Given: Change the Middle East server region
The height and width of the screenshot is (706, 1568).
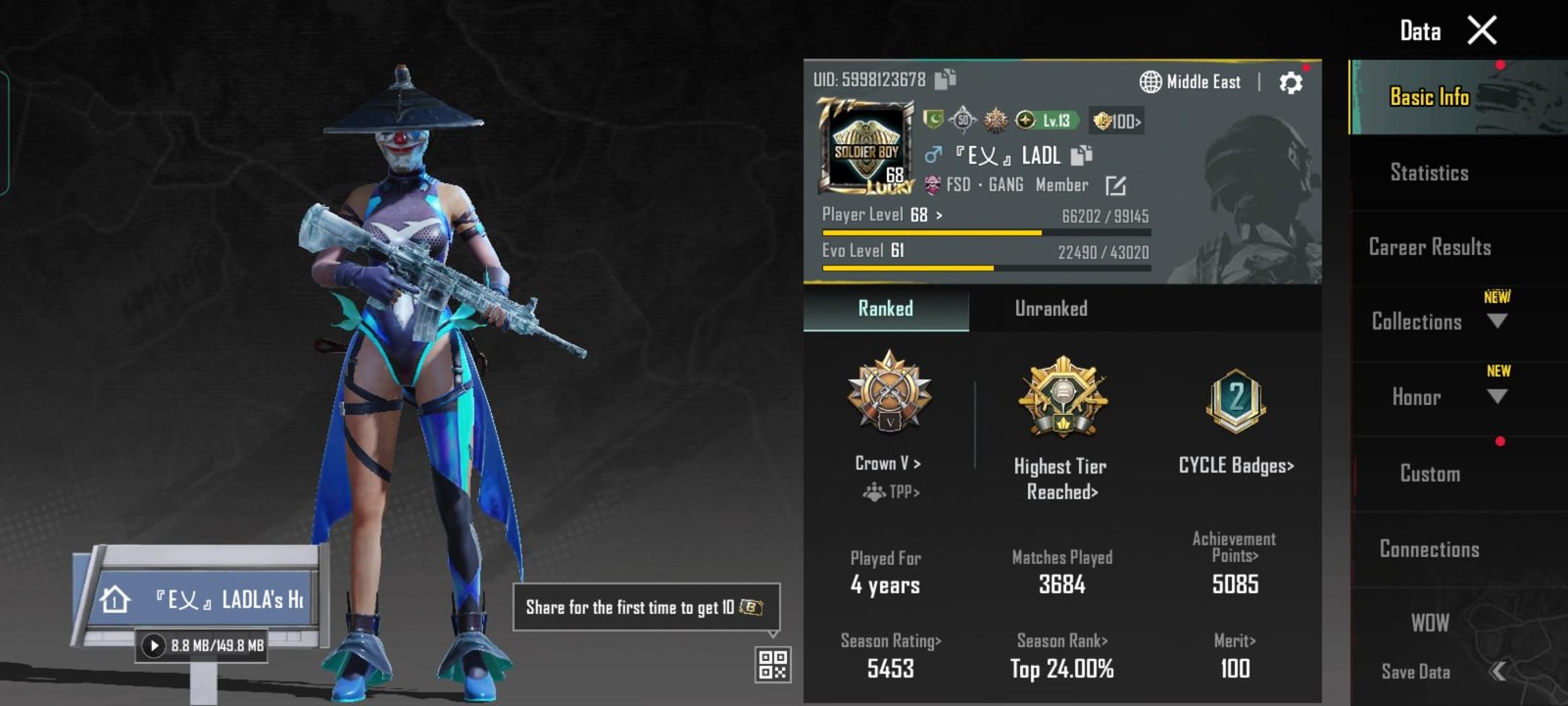Looking at the screenshot, I should 1191,82.
